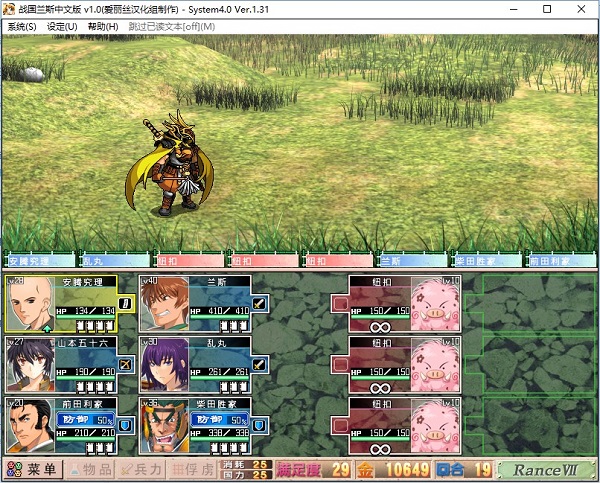Select the 前田利家 unit panel
The width and height of the screenshot is (600, 483).
(x=62, y=424)
